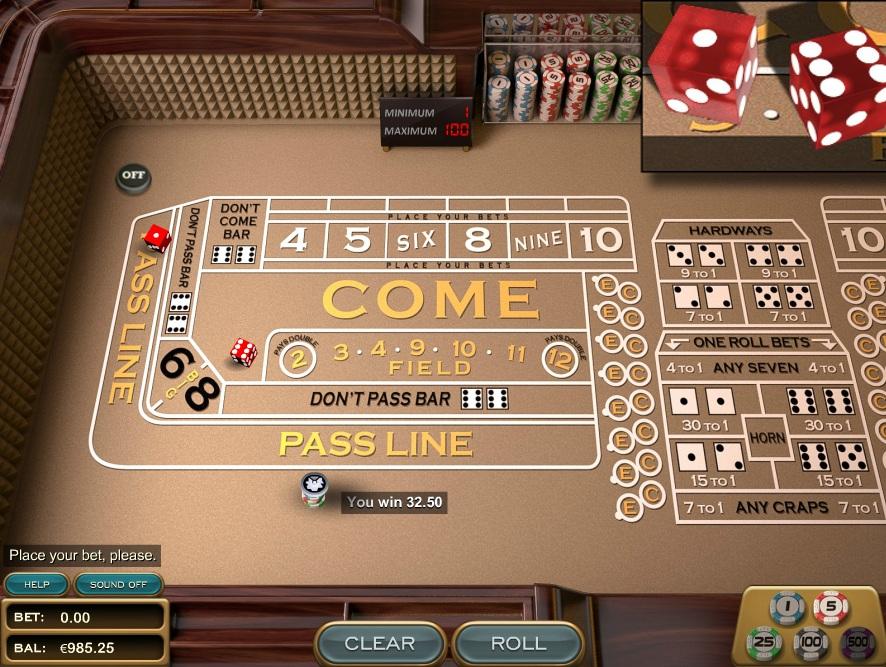886x667 pixels.
Task: Place a Horn bet
Action: coord(766,437)
